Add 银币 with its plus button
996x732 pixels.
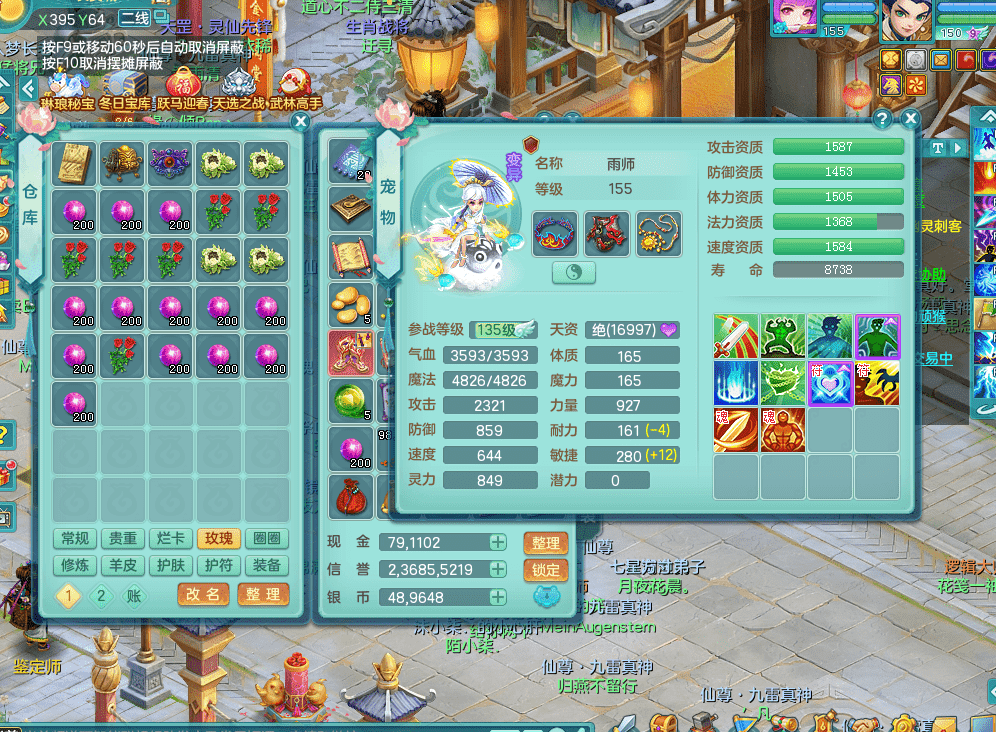point(497,597)
